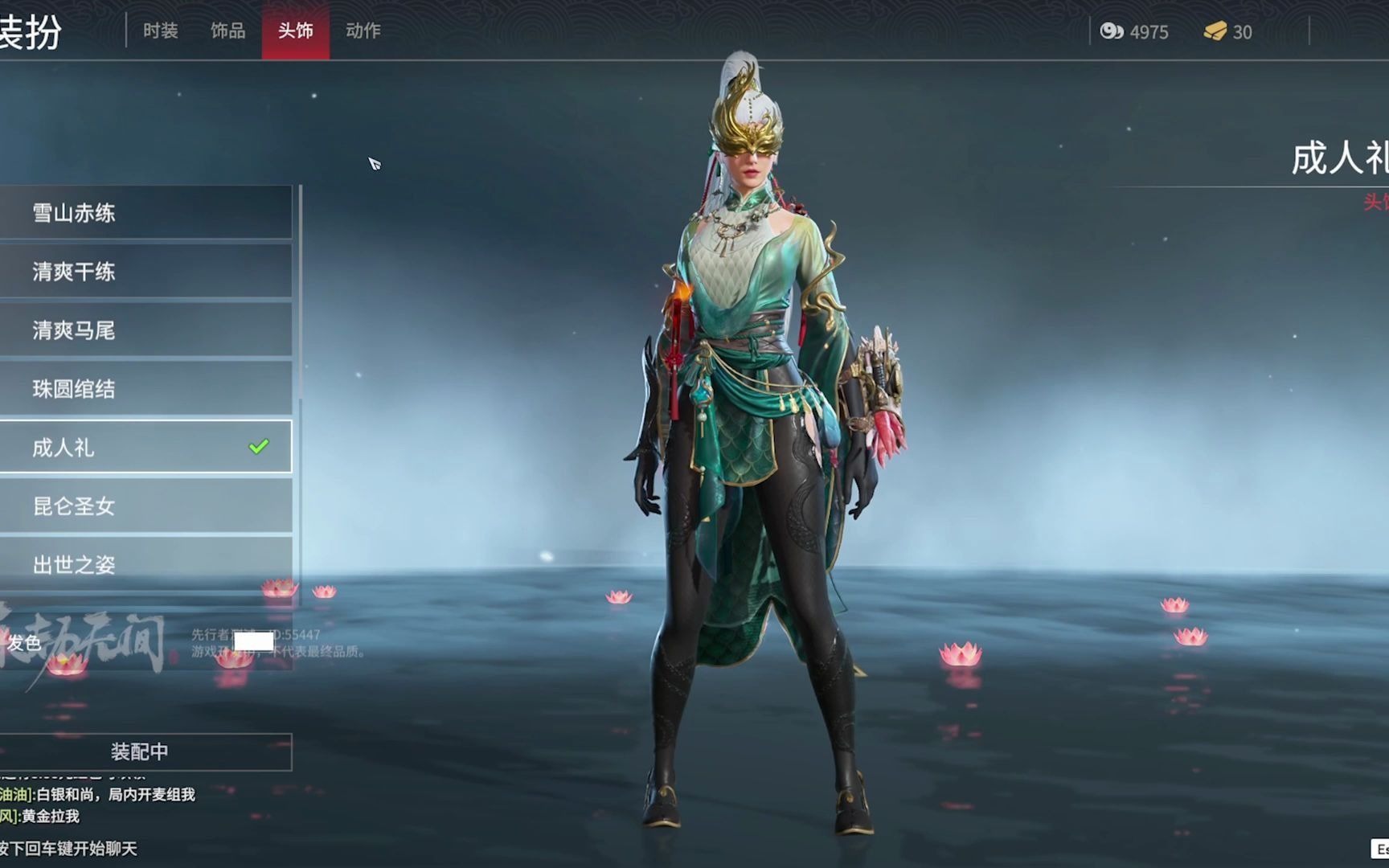Select the 清爽干练 hairstyle entry
Viewport: 1389px width, 868px height.
145,272
